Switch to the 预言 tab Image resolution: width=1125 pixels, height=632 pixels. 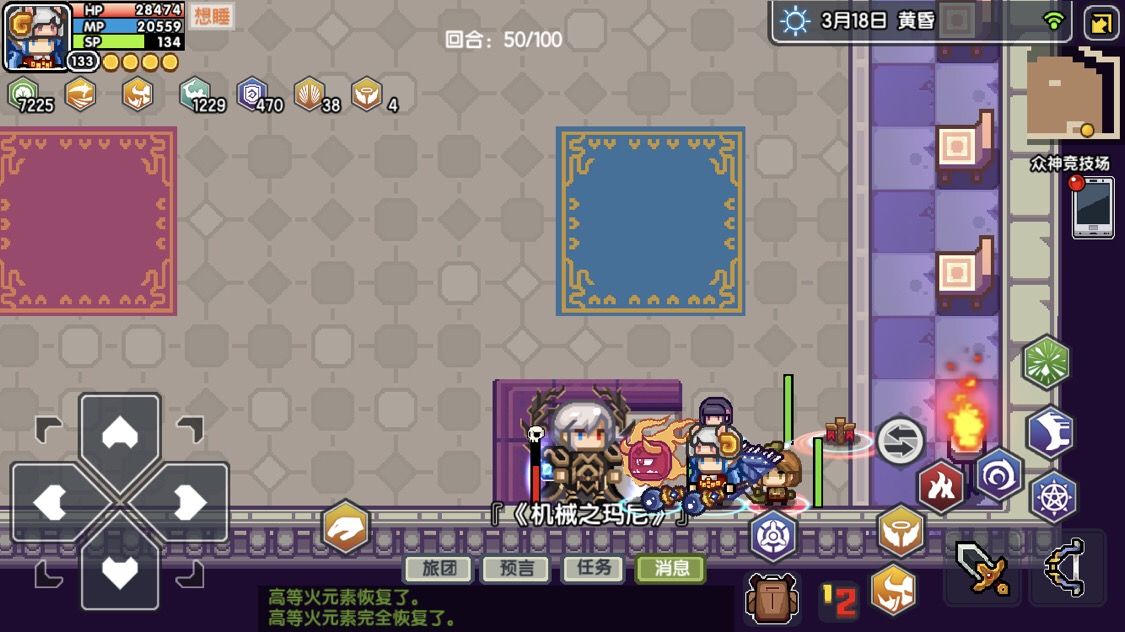(x=515, y=569)
